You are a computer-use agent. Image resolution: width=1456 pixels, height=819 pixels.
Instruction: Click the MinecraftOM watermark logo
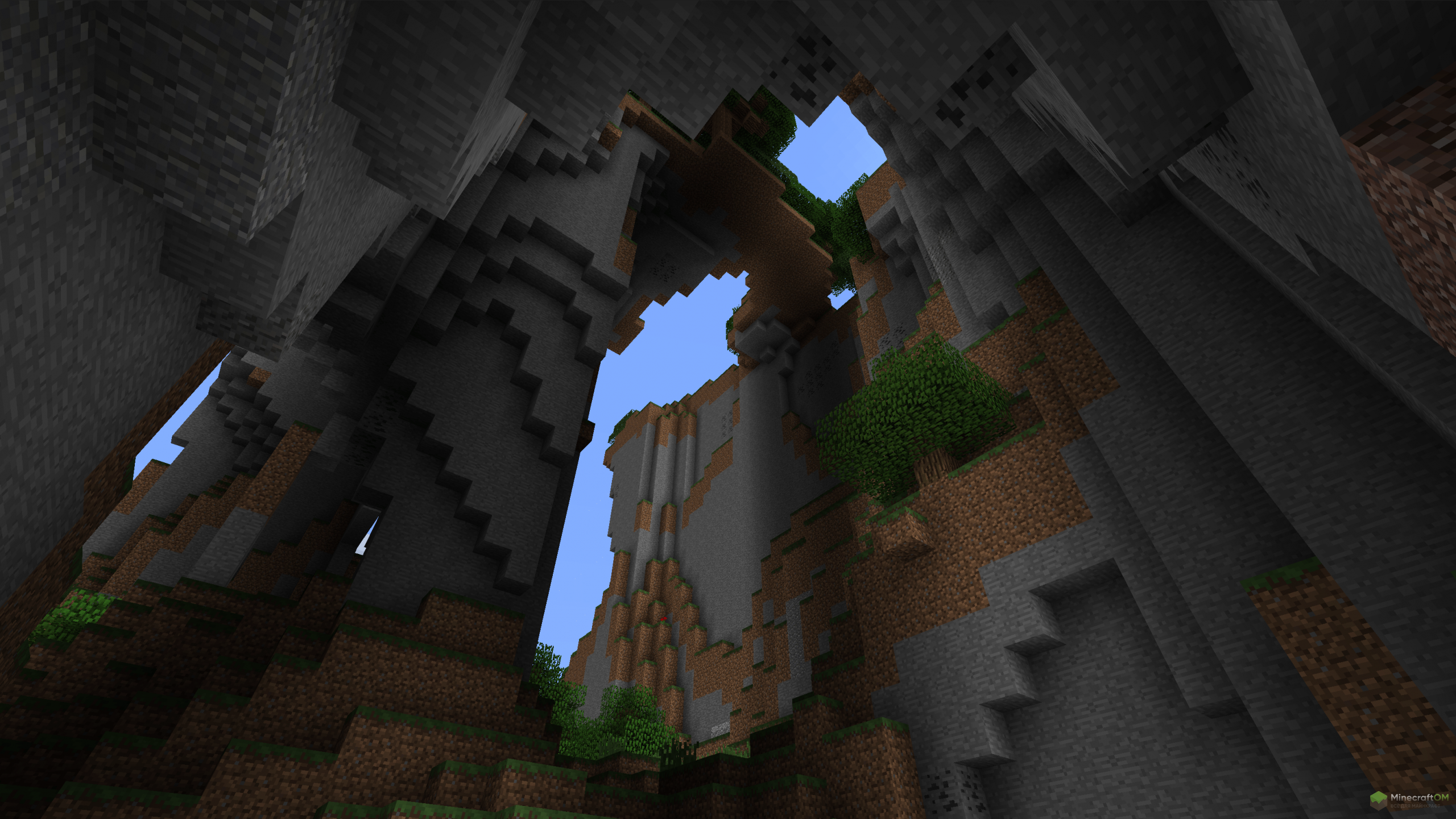(x=1409, y=799)
